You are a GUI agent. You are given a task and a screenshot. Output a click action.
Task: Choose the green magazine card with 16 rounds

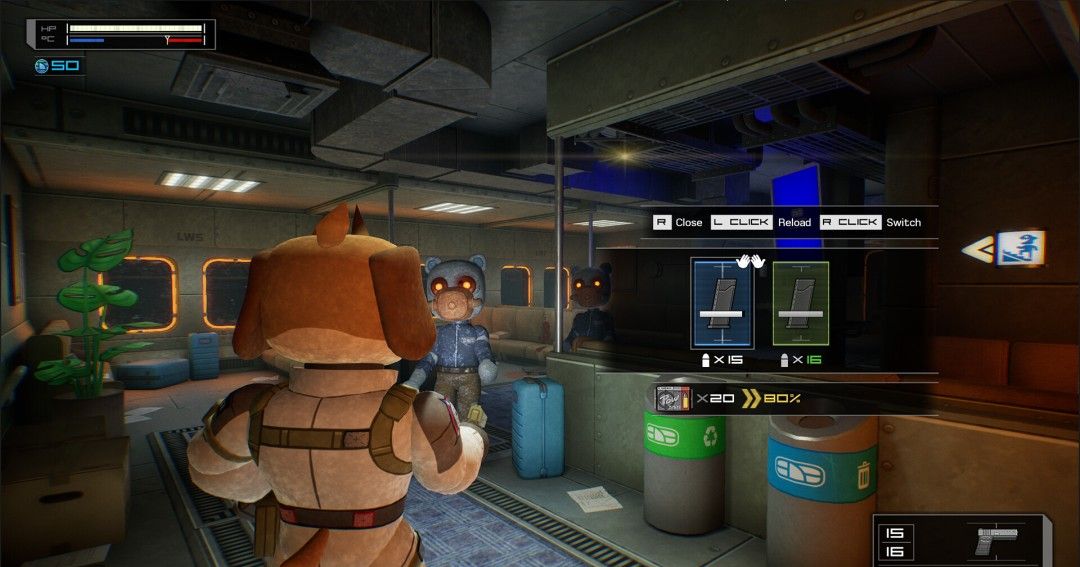click(x=800, y=302)
